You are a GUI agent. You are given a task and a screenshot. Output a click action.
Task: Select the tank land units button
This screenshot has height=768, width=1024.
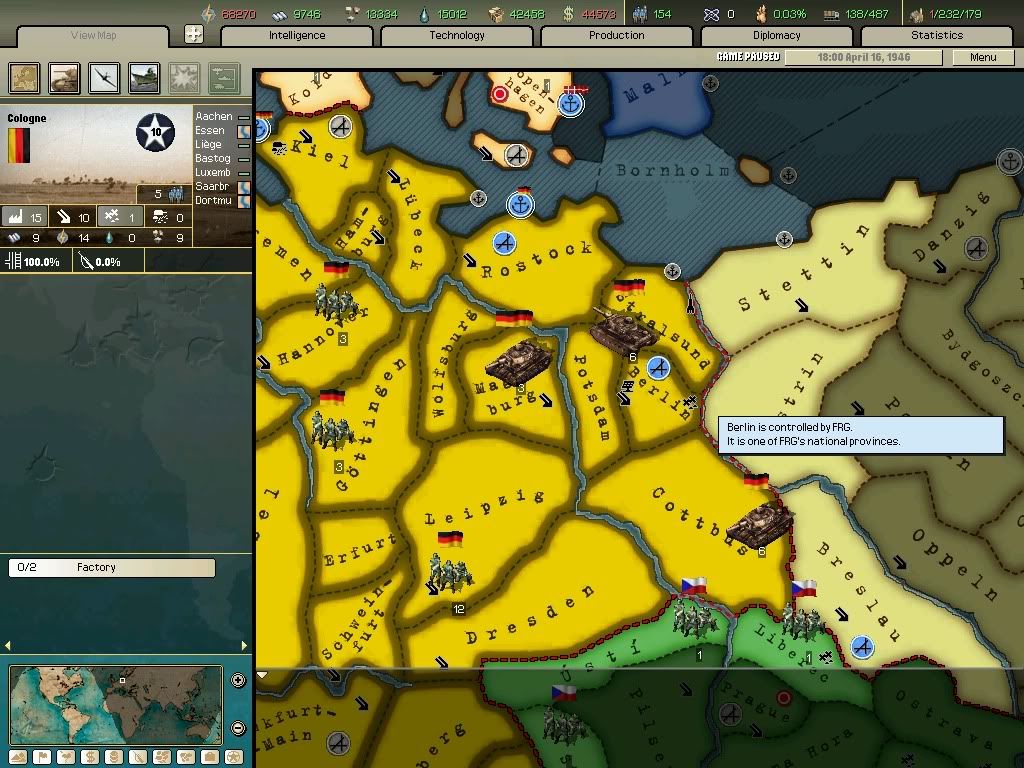64,77
